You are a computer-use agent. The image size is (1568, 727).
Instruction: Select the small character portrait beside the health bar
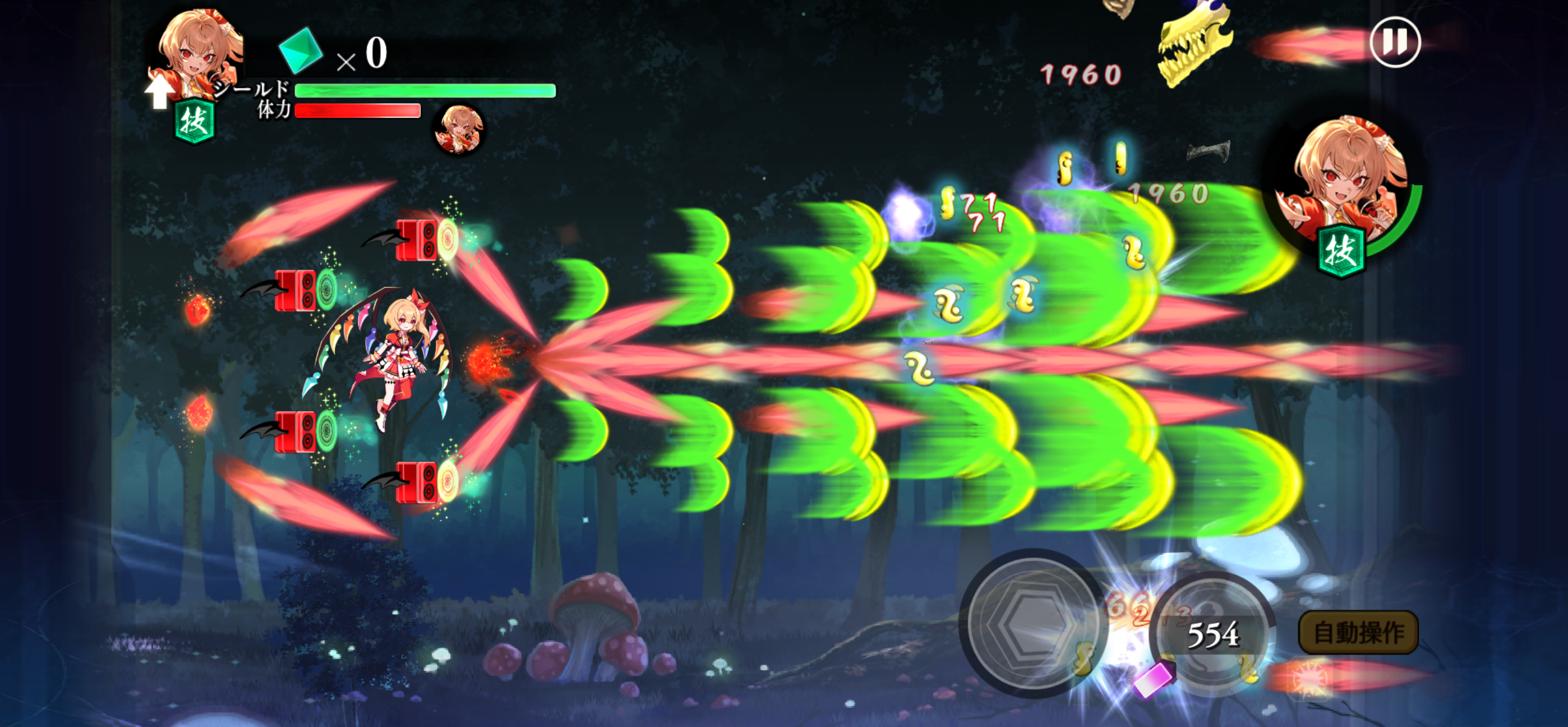click(x=459, y=128)
